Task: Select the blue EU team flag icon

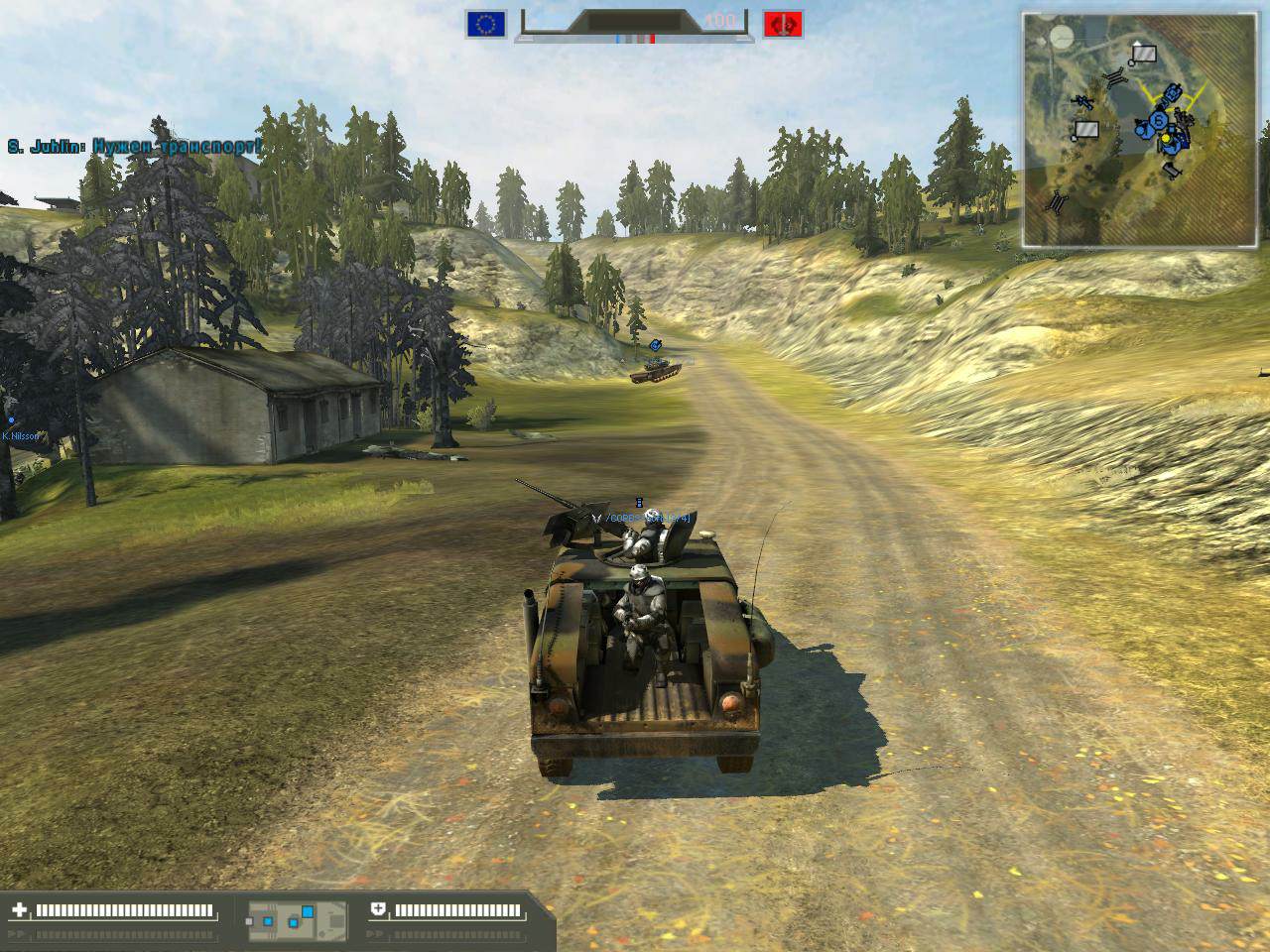Action: click(486, 24)
